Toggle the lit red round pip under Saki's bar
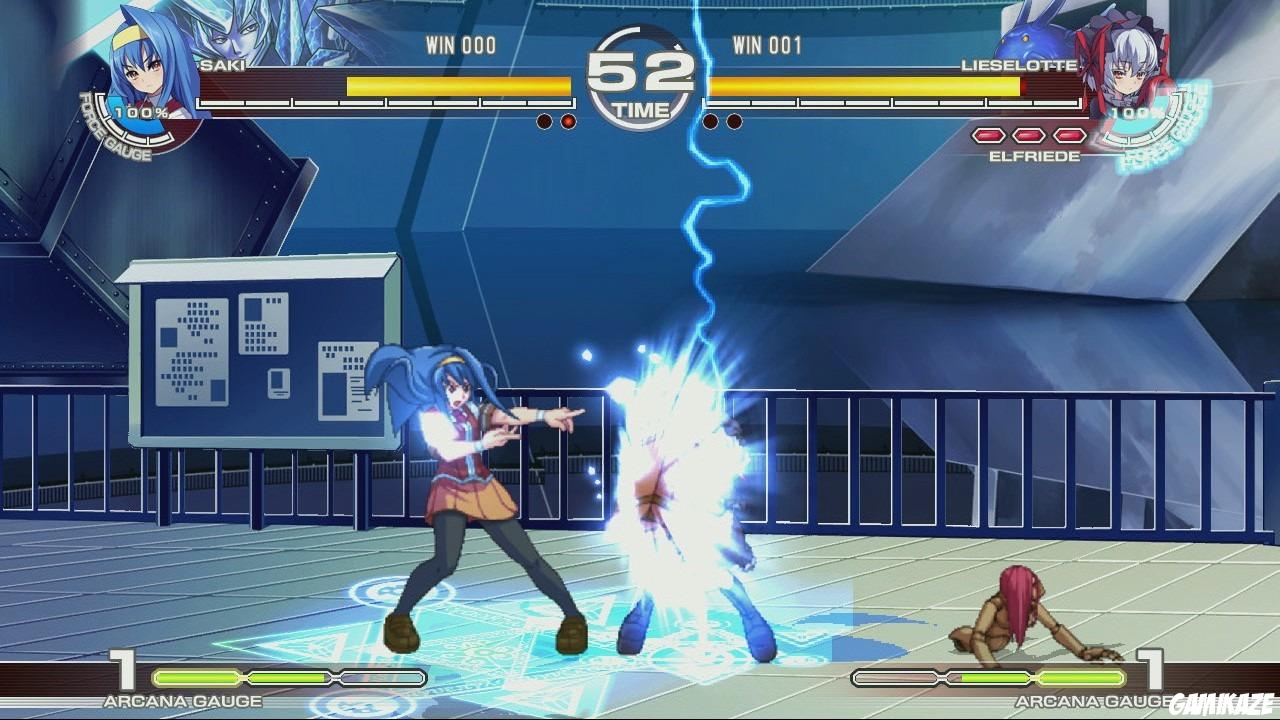This screenshot has height=720, width=1280. point(567,121)
